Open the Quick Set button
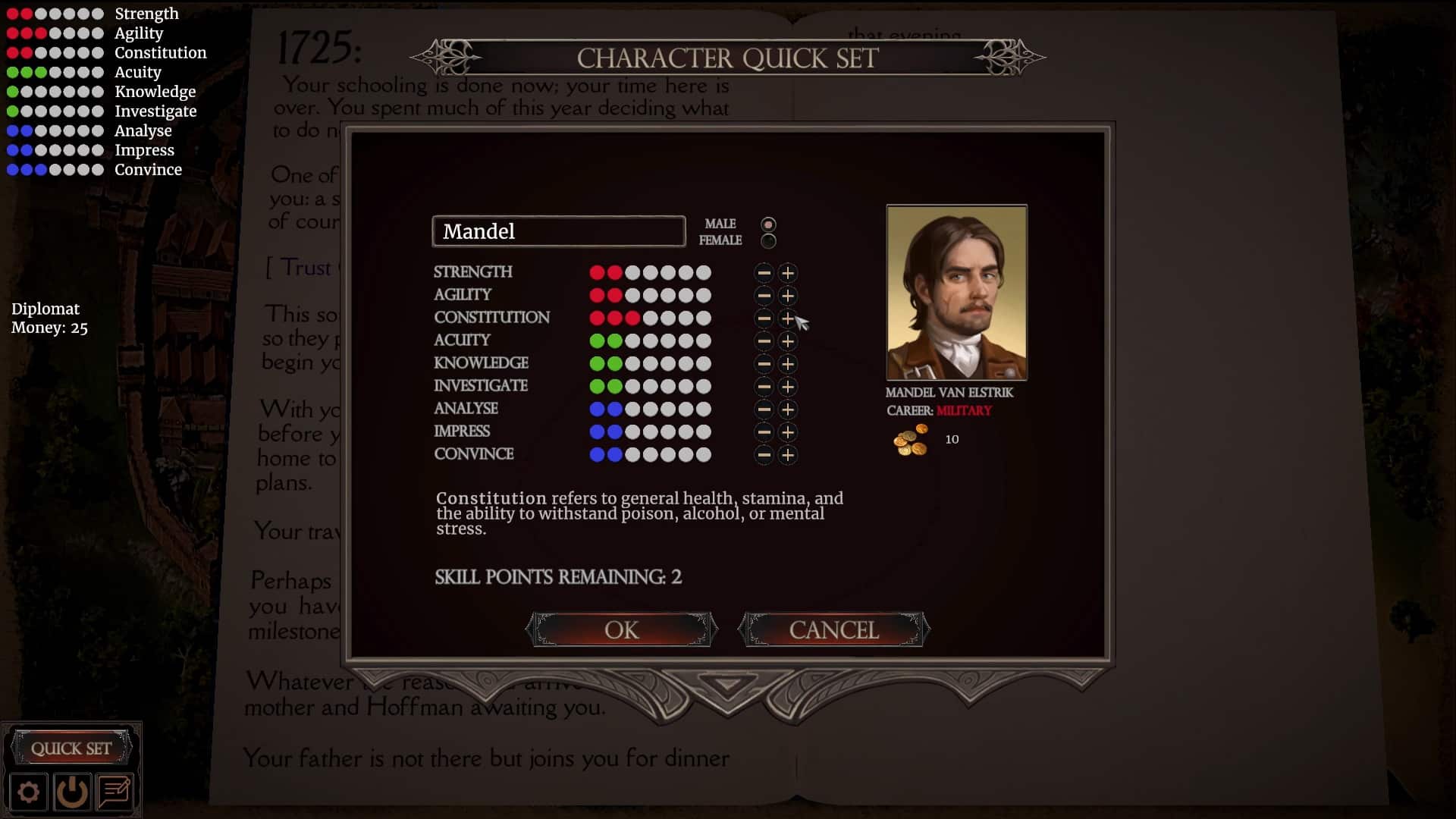Screen dimensions: 1456x819 coord(71,748)
